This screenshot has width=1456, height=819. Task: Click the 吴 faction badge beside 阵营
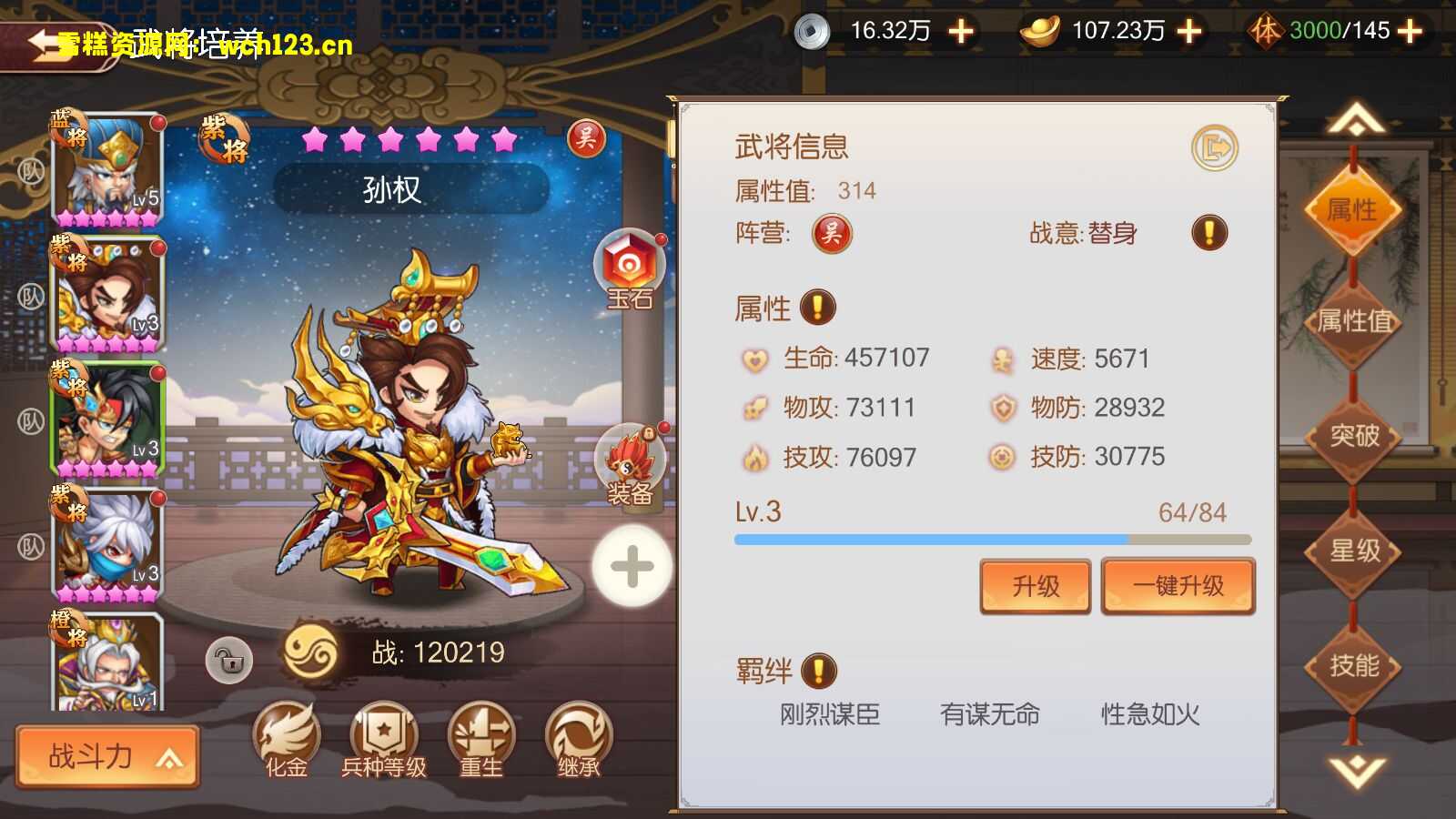tap(831, 233)
